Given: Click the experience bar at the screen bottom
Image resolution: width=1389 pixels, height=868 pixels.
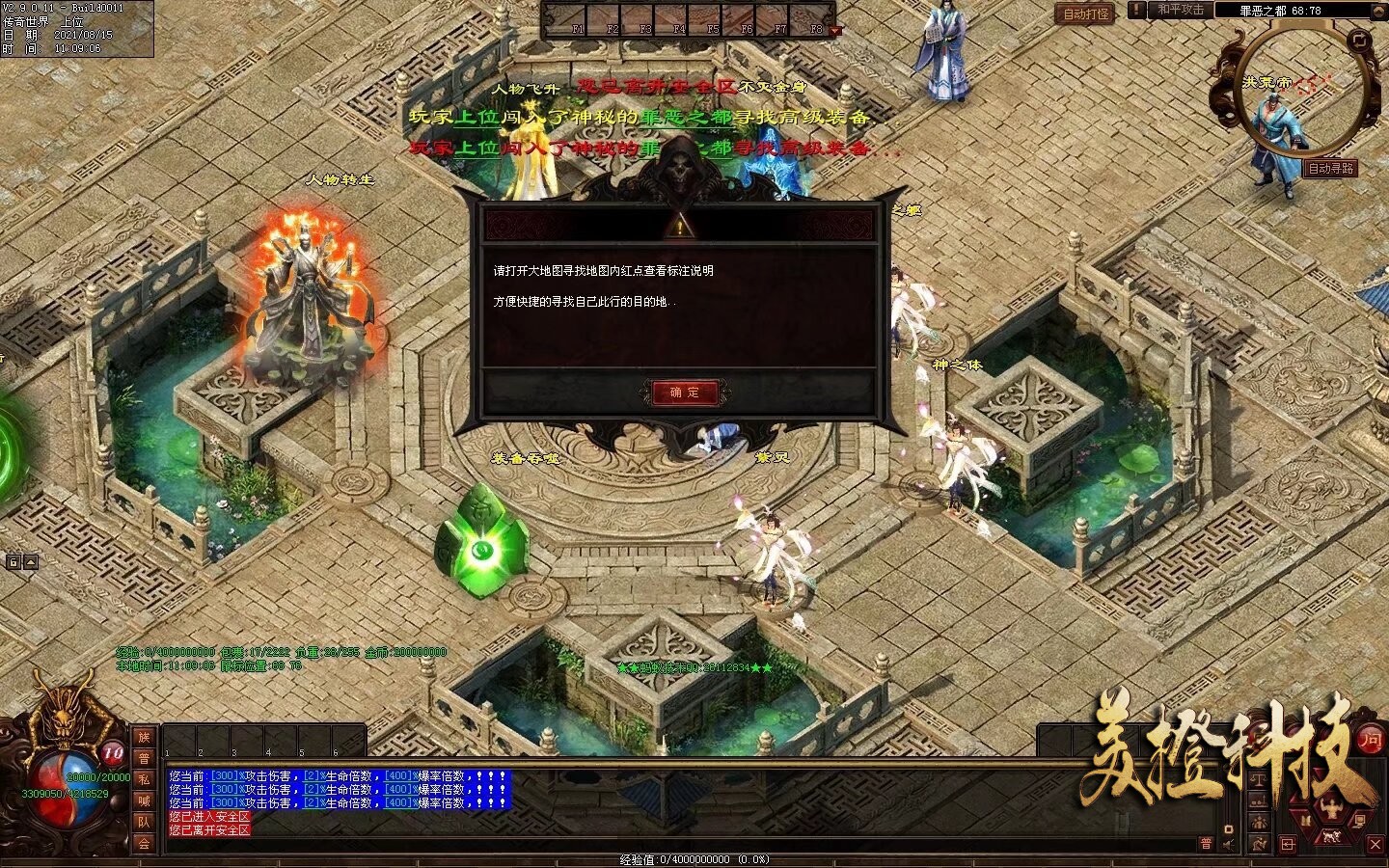Looking at the screenshot, I should pyautogui.click(x=694, y=858).
